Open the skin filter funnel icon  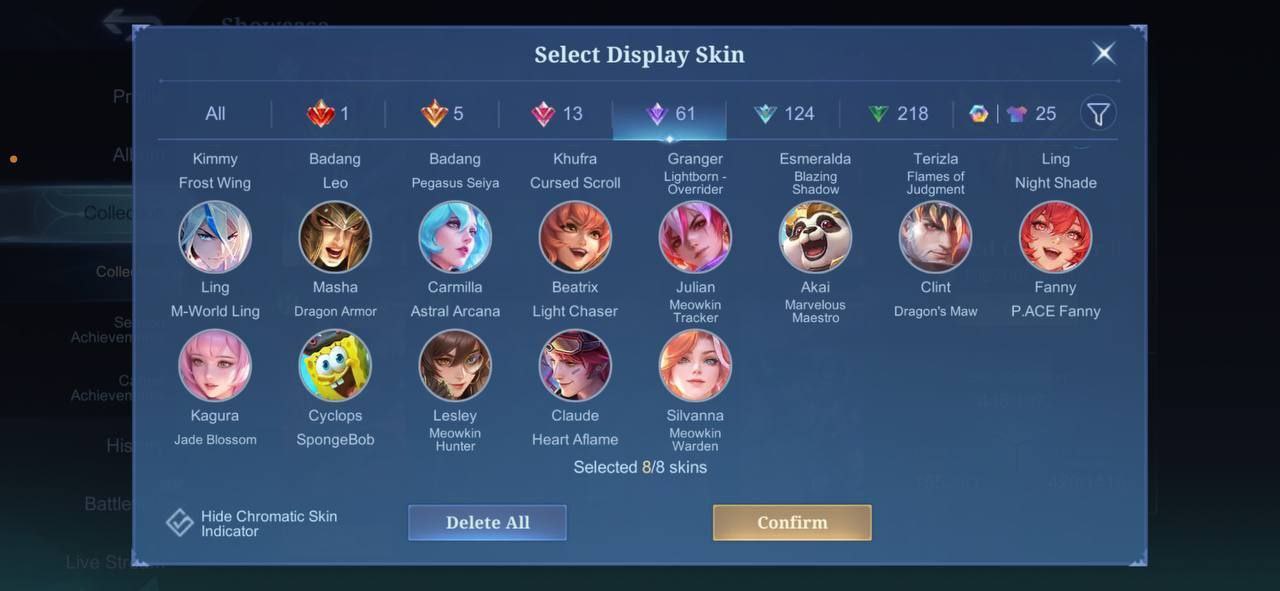coord(1098,114)
